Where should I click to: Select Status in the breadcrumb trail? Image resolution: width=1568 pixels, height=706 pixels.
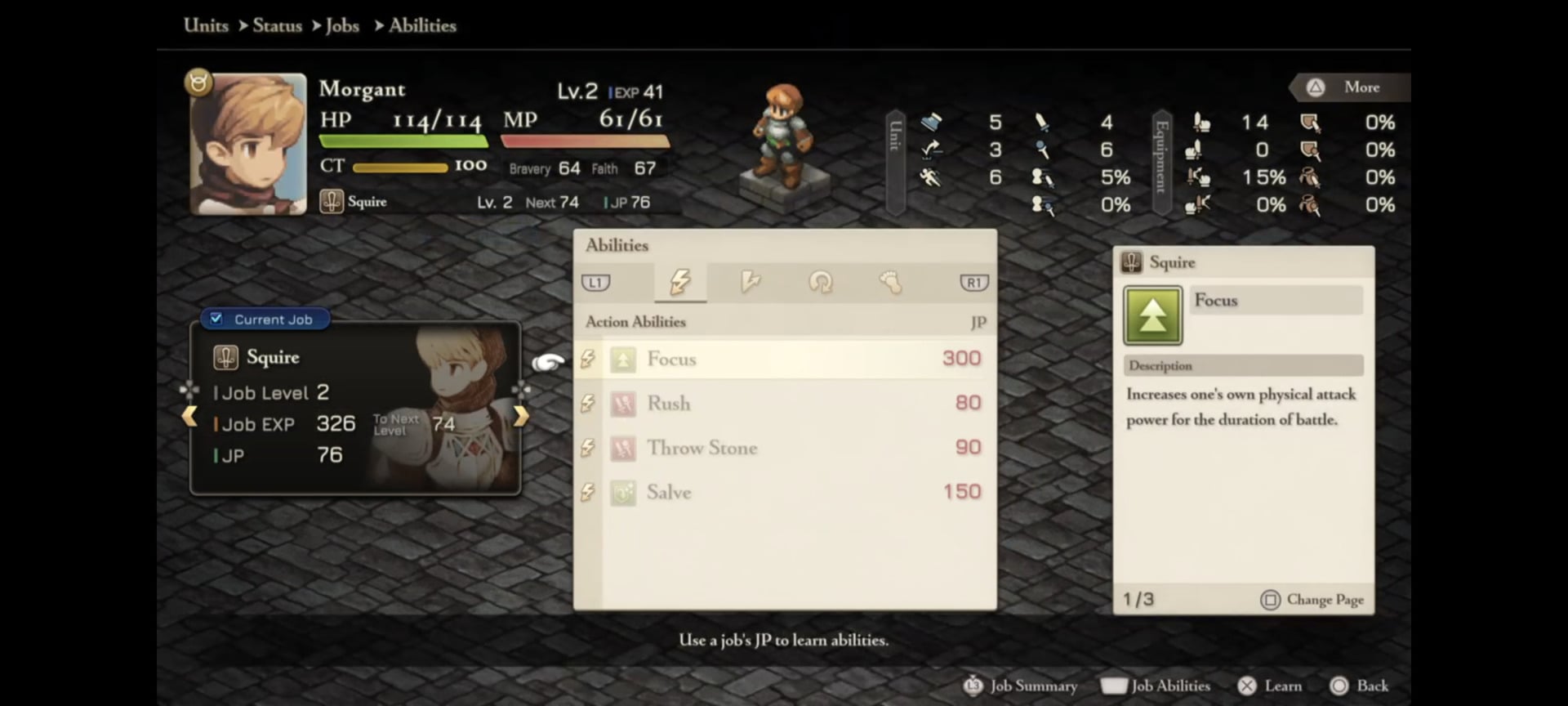277,25
